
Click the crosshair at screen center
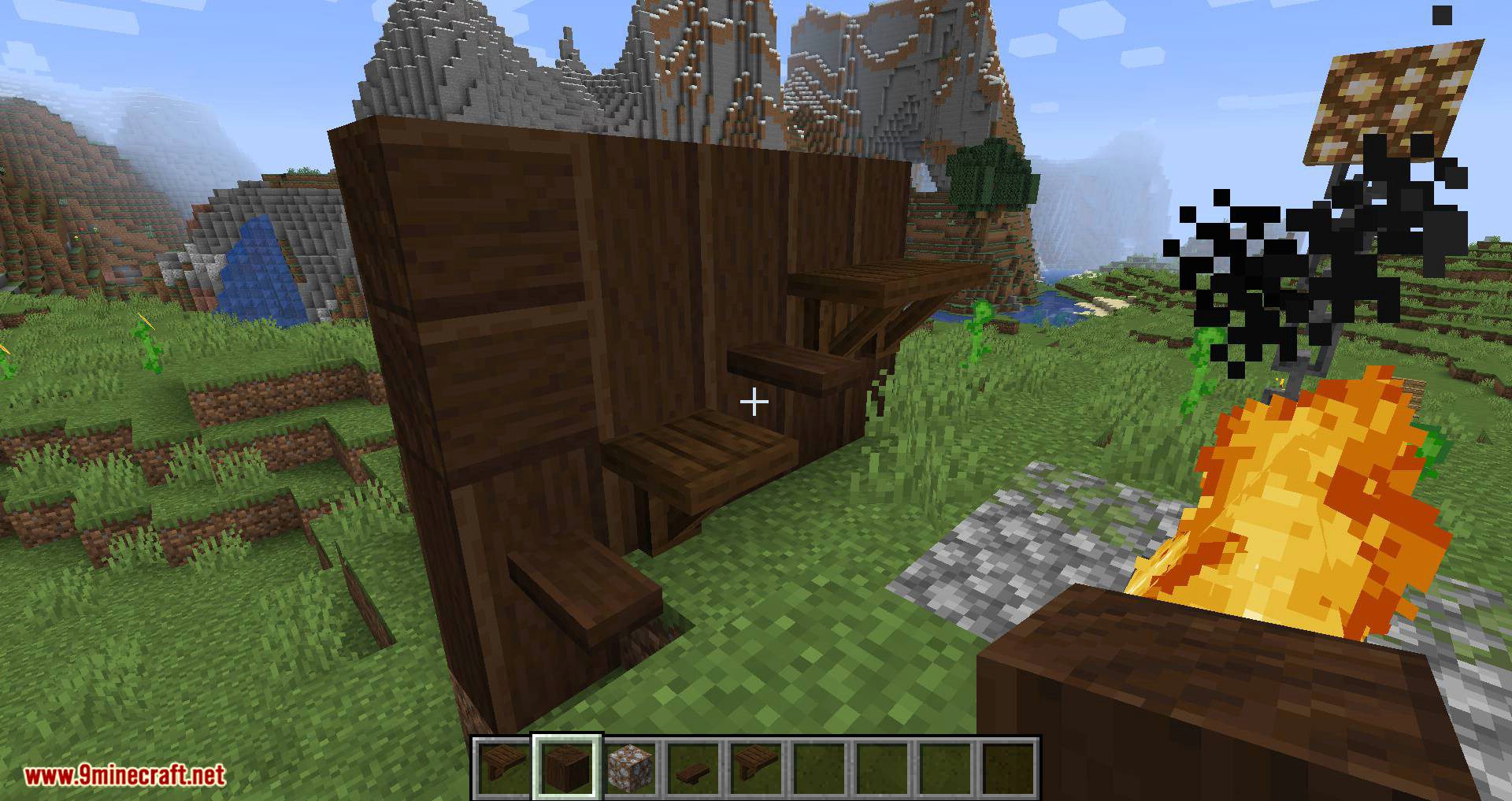click(x=754, y=402)
